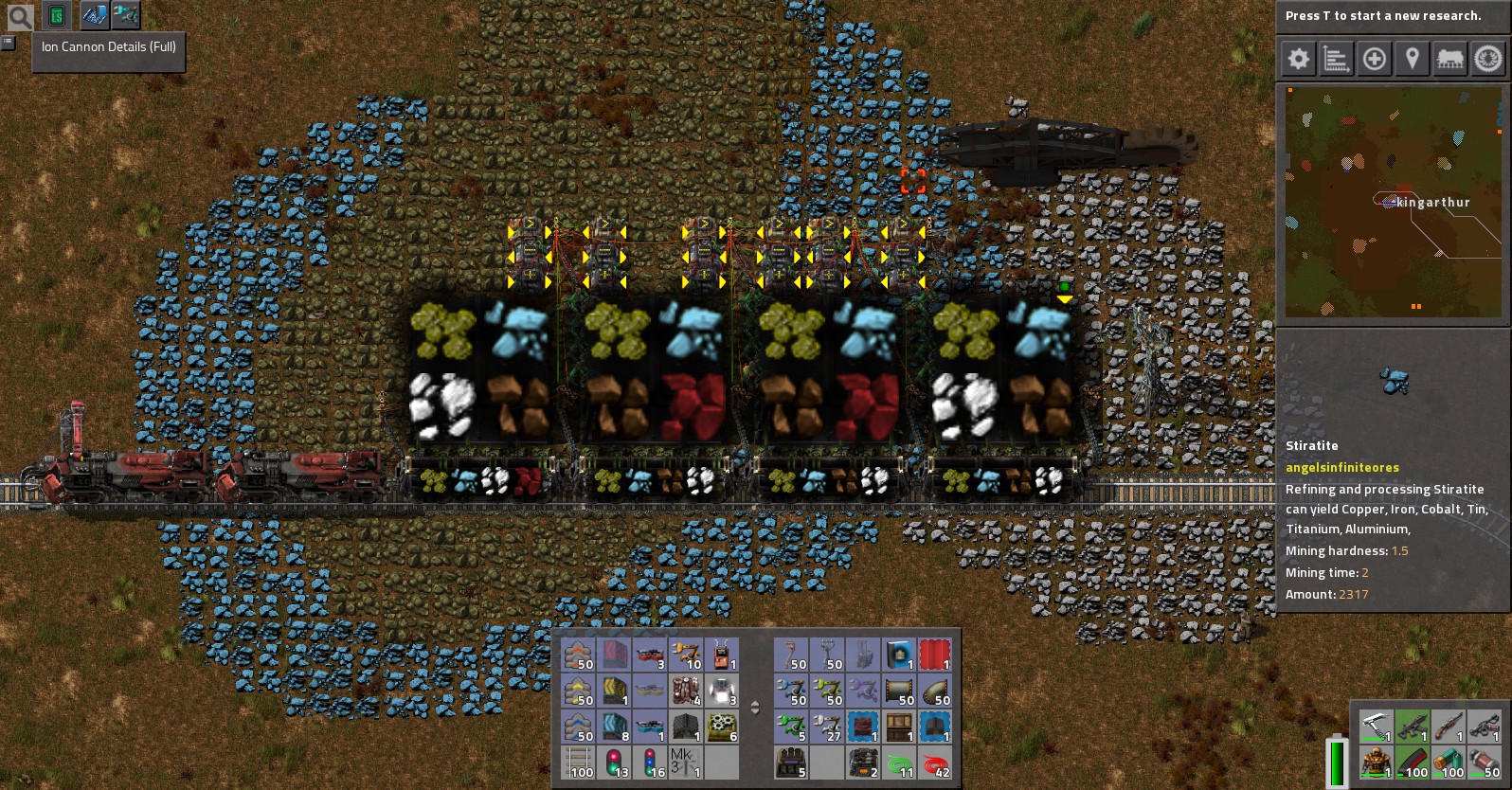
Task: Open the green LS logistics mod window
Action: click(x=58, y=15)
